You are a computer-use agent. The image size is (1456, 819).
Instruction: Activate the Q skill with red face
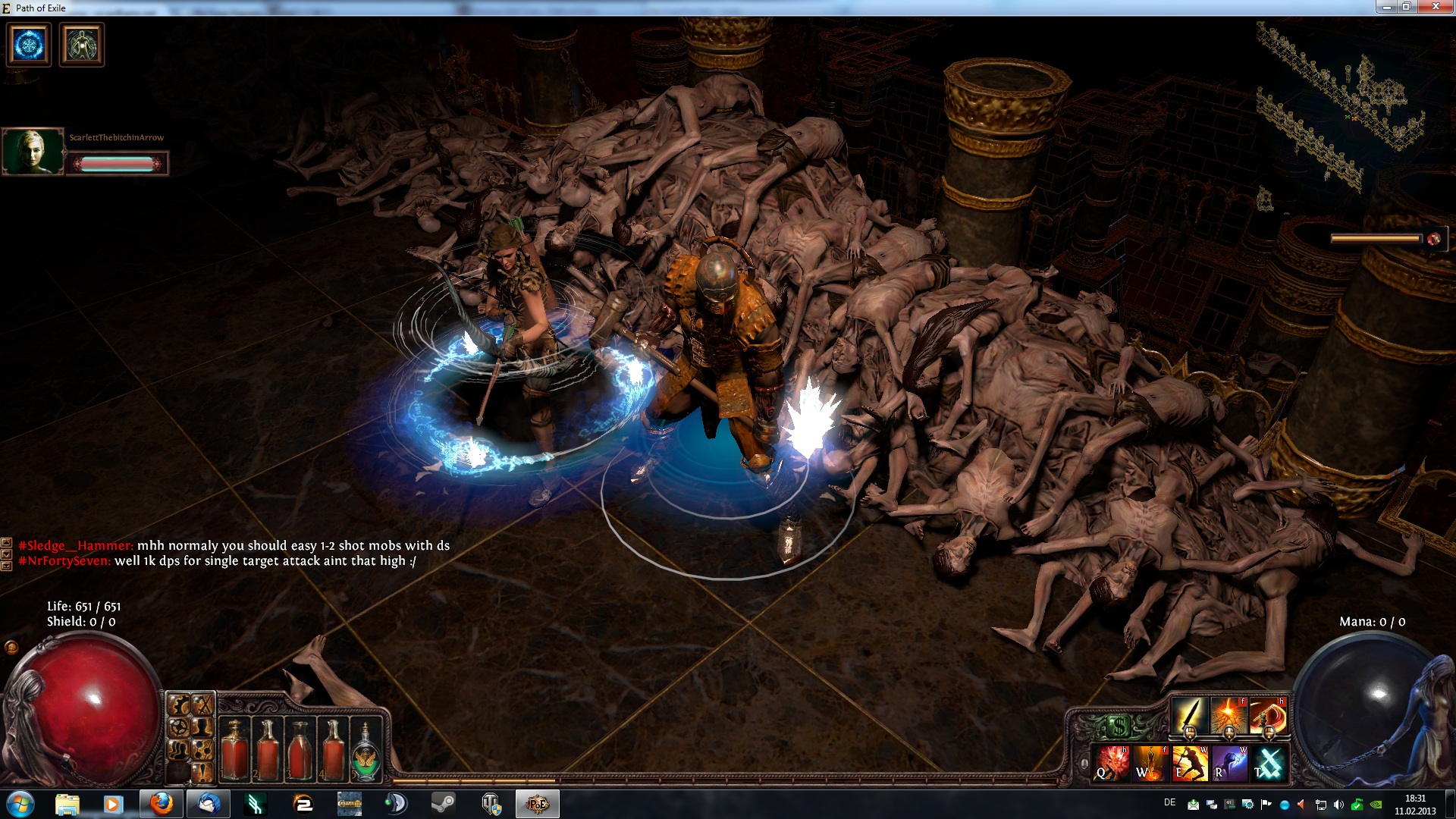point(1111,762)
